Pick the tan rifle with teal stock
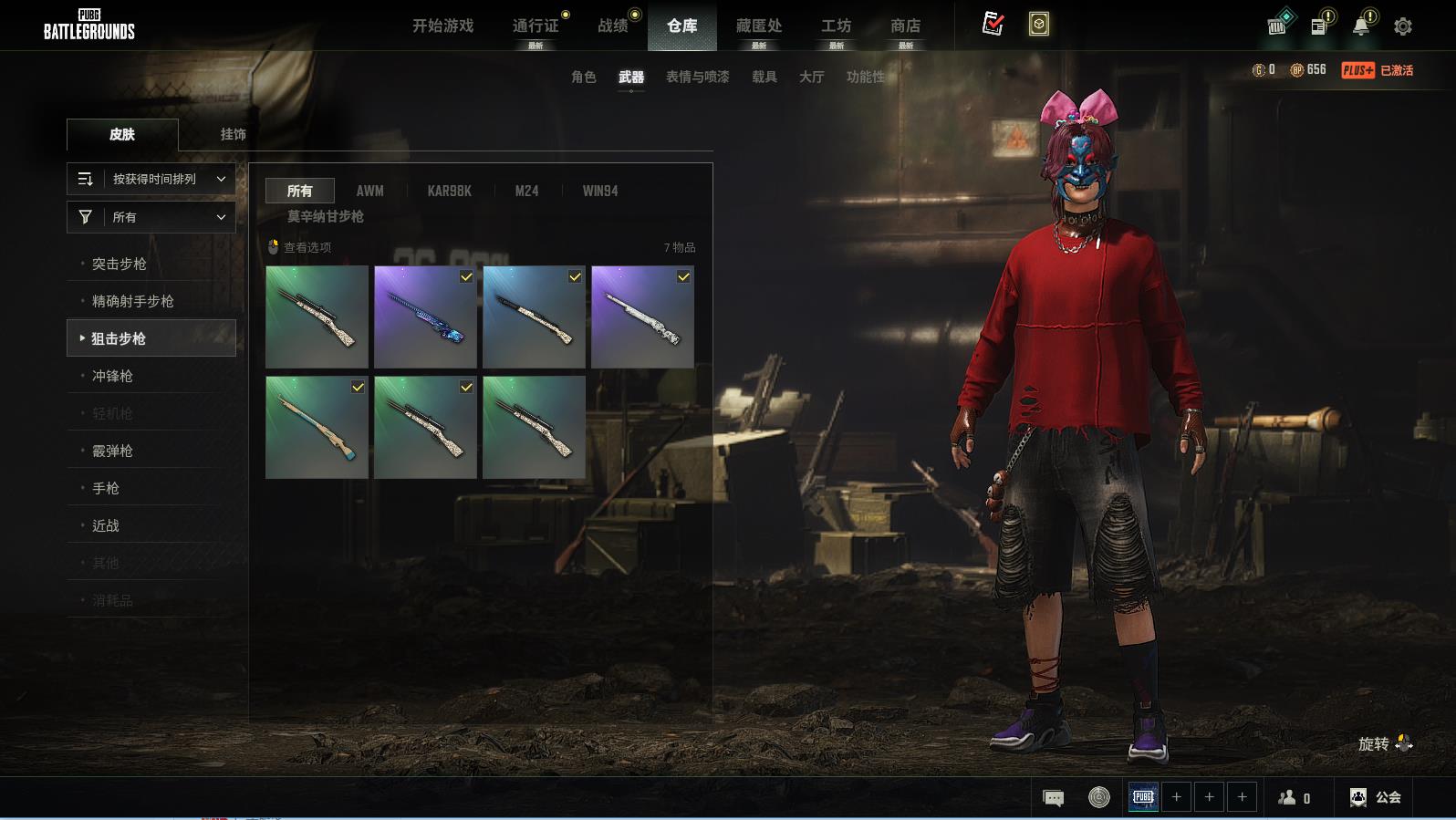 pos(317,427)
